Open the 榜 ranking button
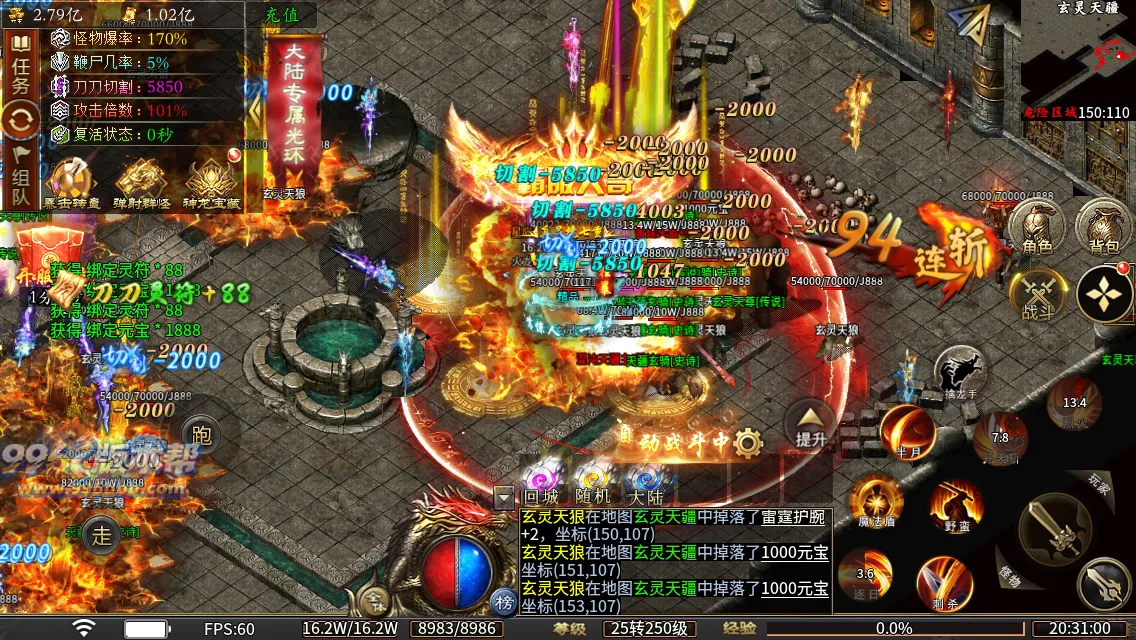 click(x=504, y=601)
